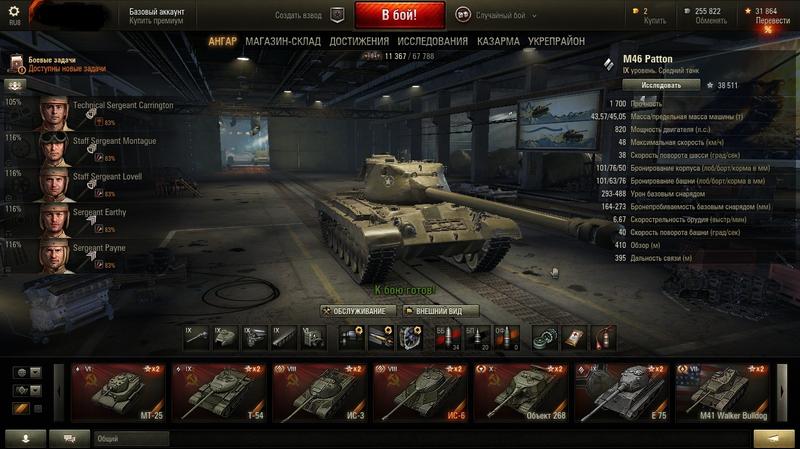The image size is (800, 449).
Task: Switch to the Укрепрайон tab
Action: click(x=557, y=42)
